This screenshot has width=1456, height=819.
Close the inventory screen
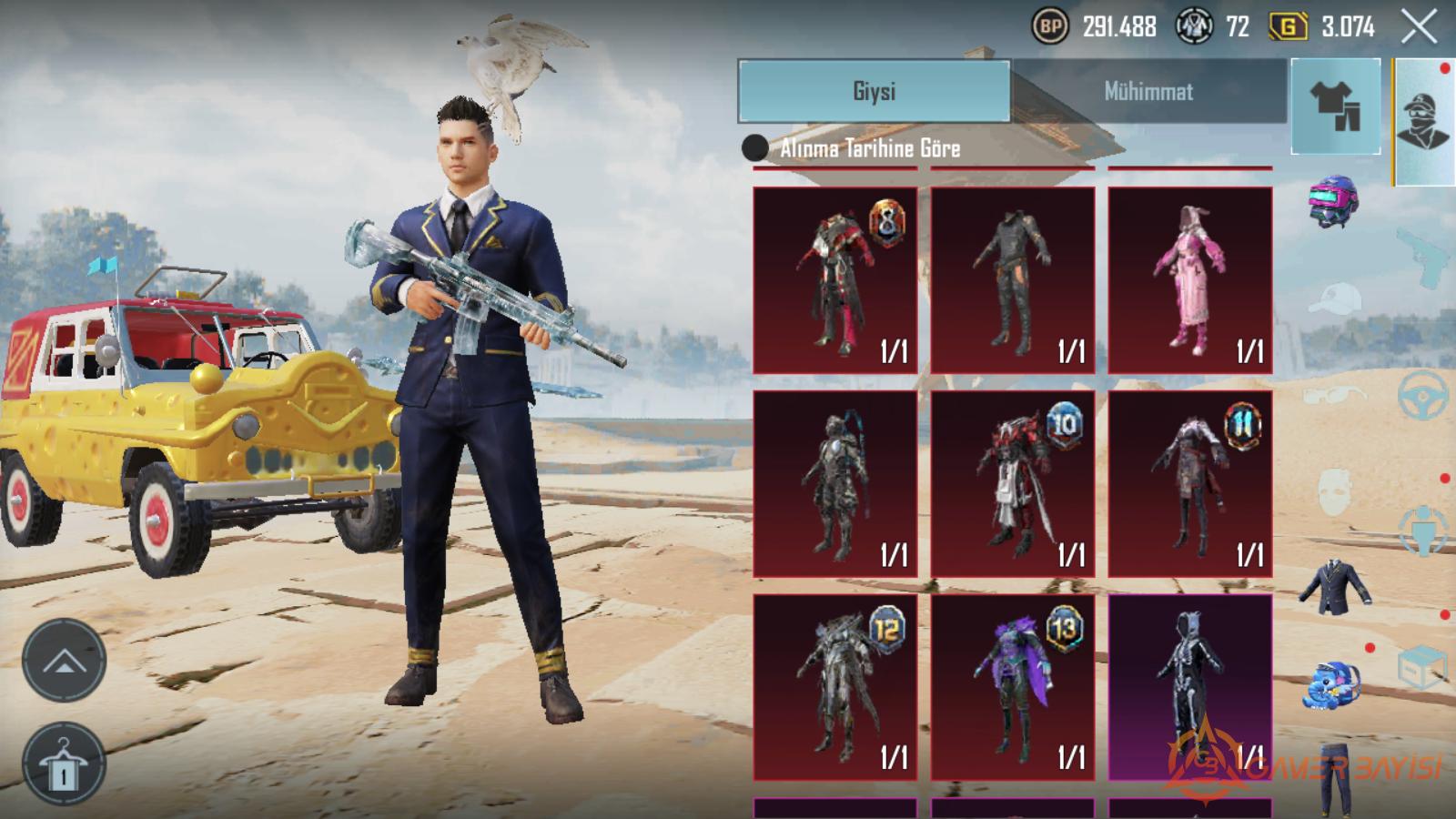pos(1419,27)
